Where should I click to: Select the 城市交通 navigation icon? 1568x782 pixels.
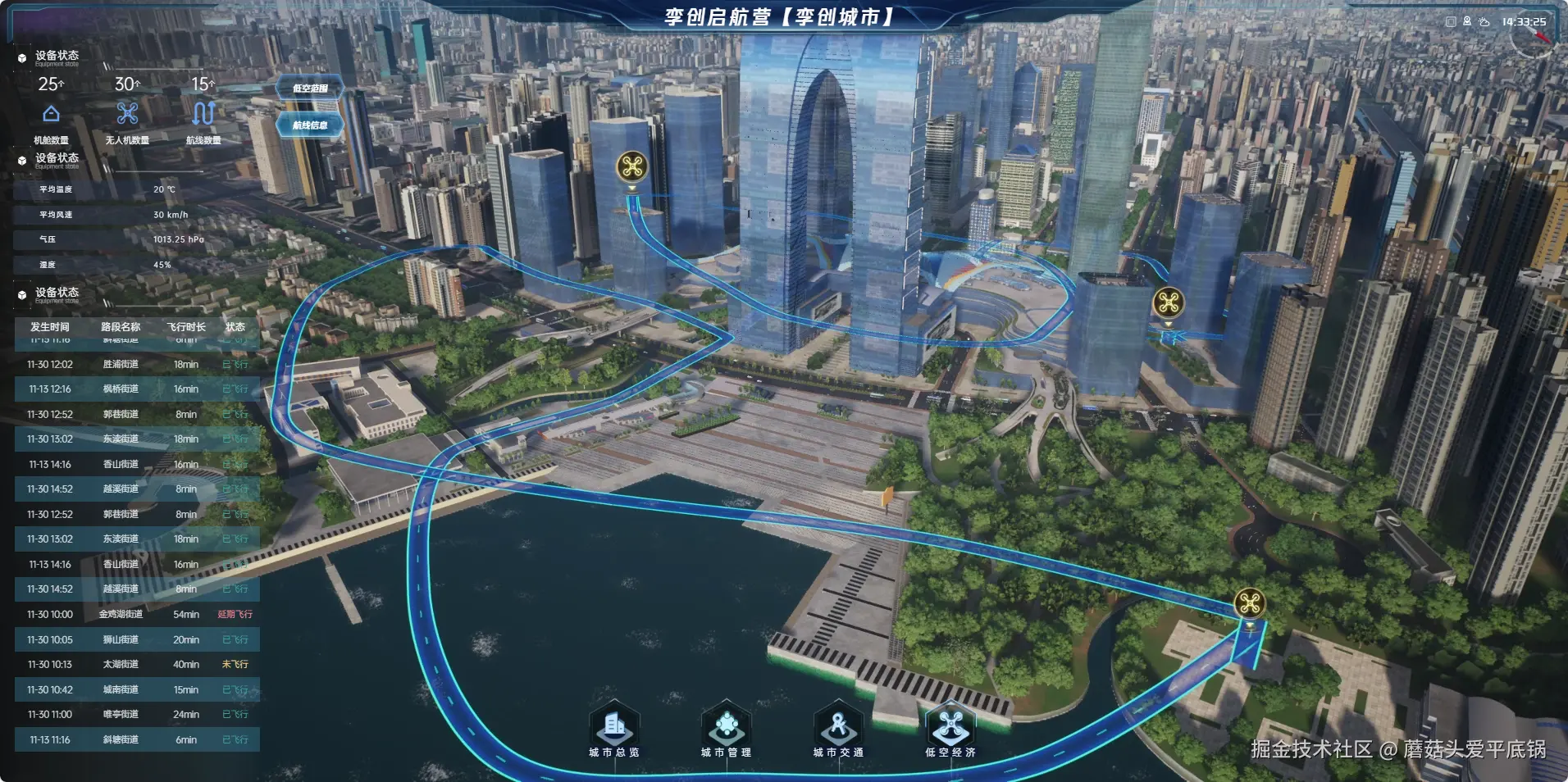click(837, 726)
